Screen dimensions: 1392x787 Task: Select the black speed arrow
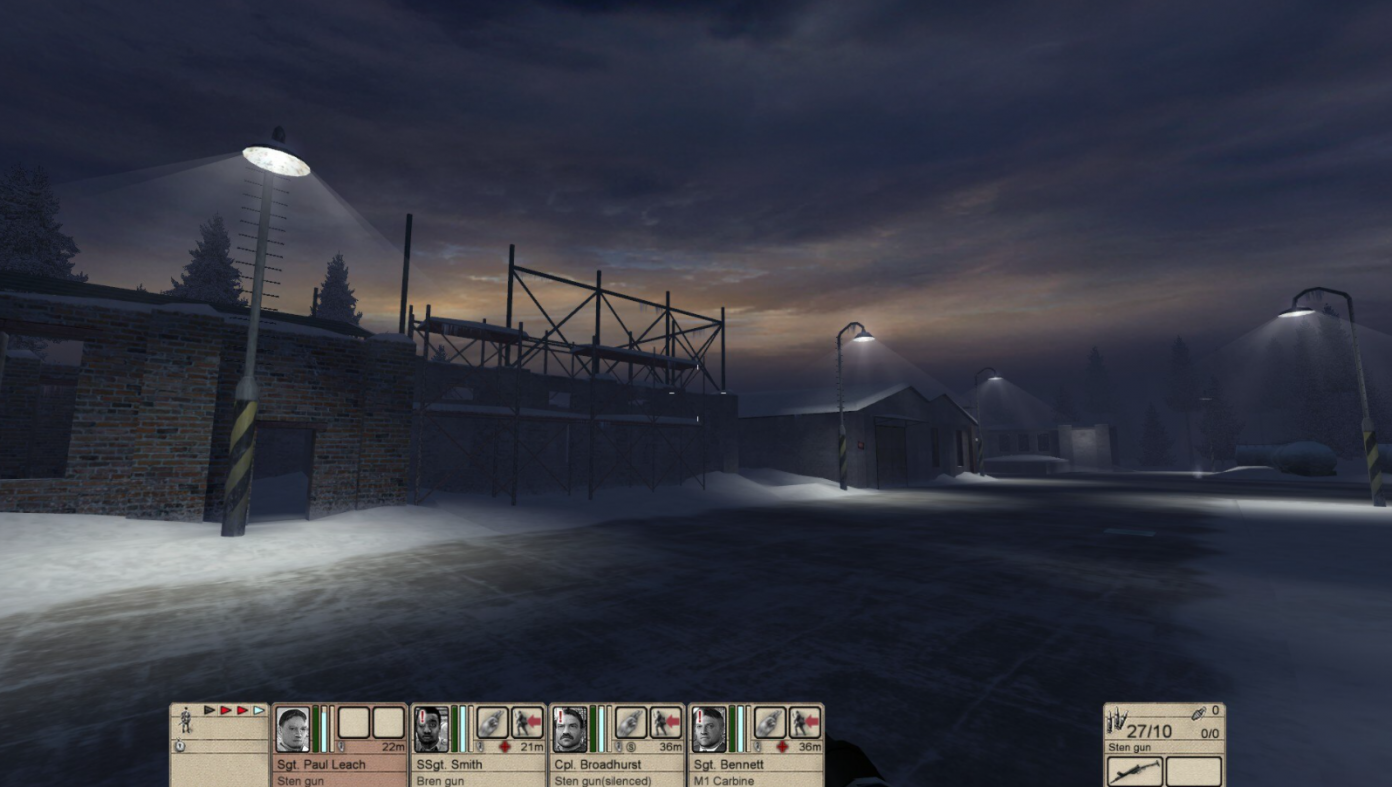[210, 710]
